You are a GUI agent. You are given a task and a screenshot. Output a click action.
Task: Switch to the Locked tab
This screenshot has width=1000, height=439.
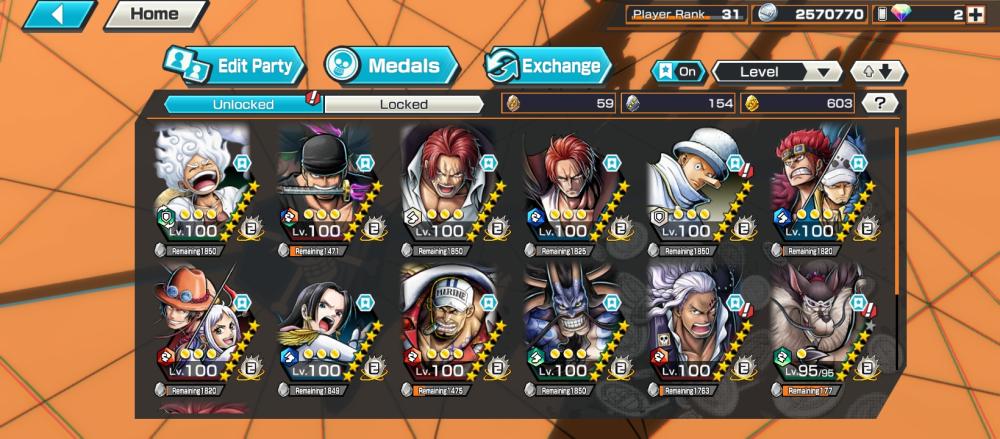(x=404, y=103)
